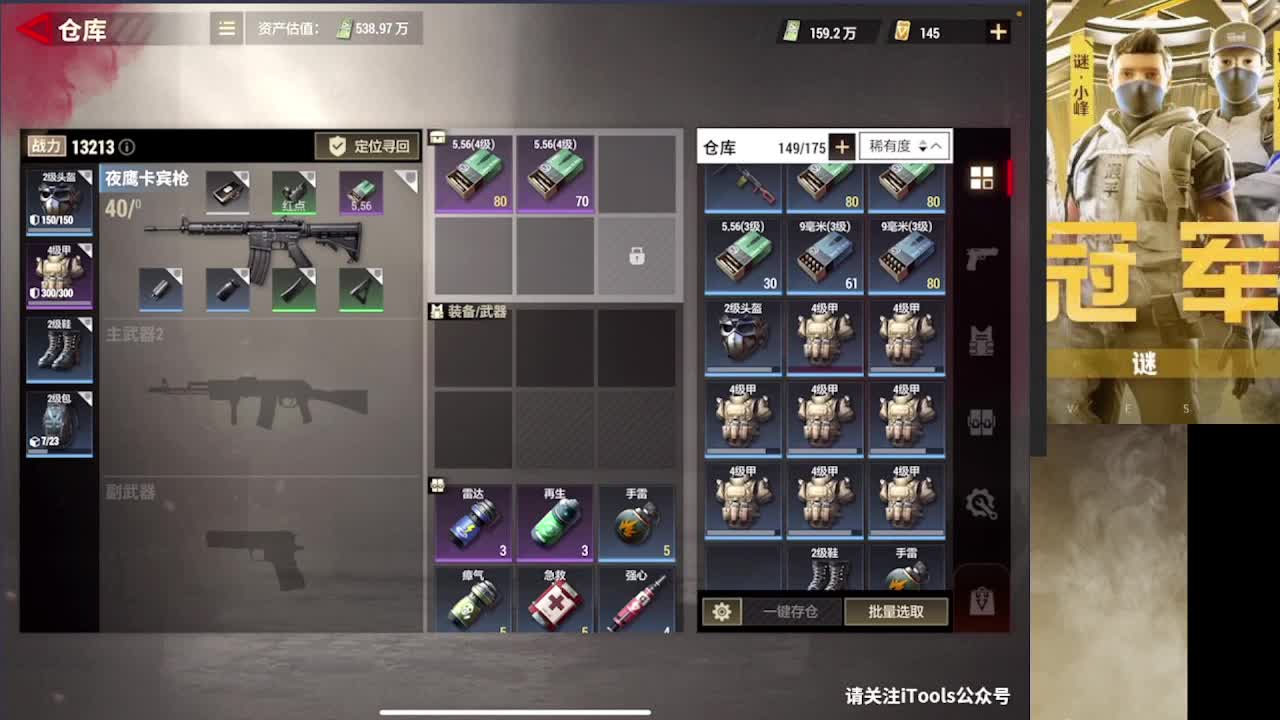Select the pistol weapons filter icon
The image size is (1280, 720).
(982, 257)
